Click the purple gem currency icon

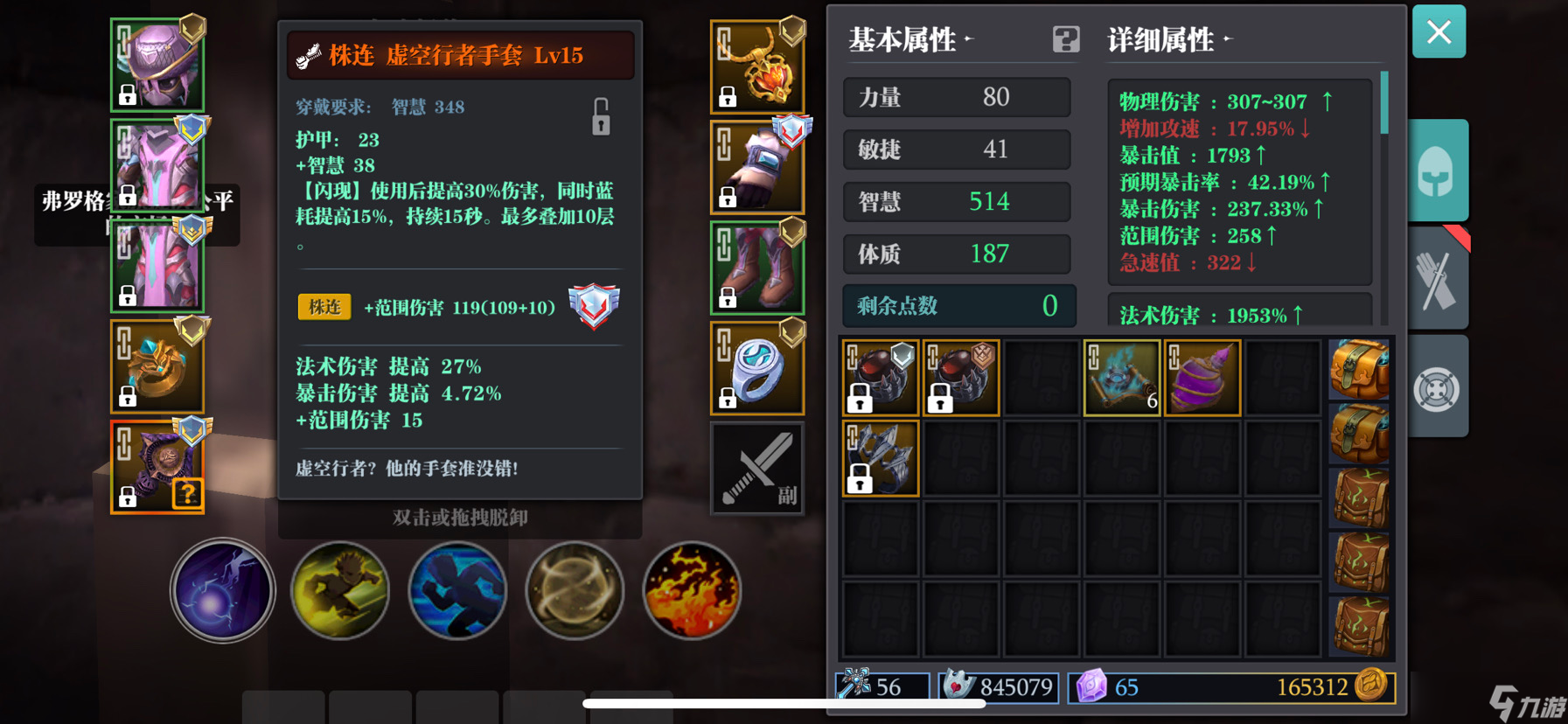pos(1093,688)
